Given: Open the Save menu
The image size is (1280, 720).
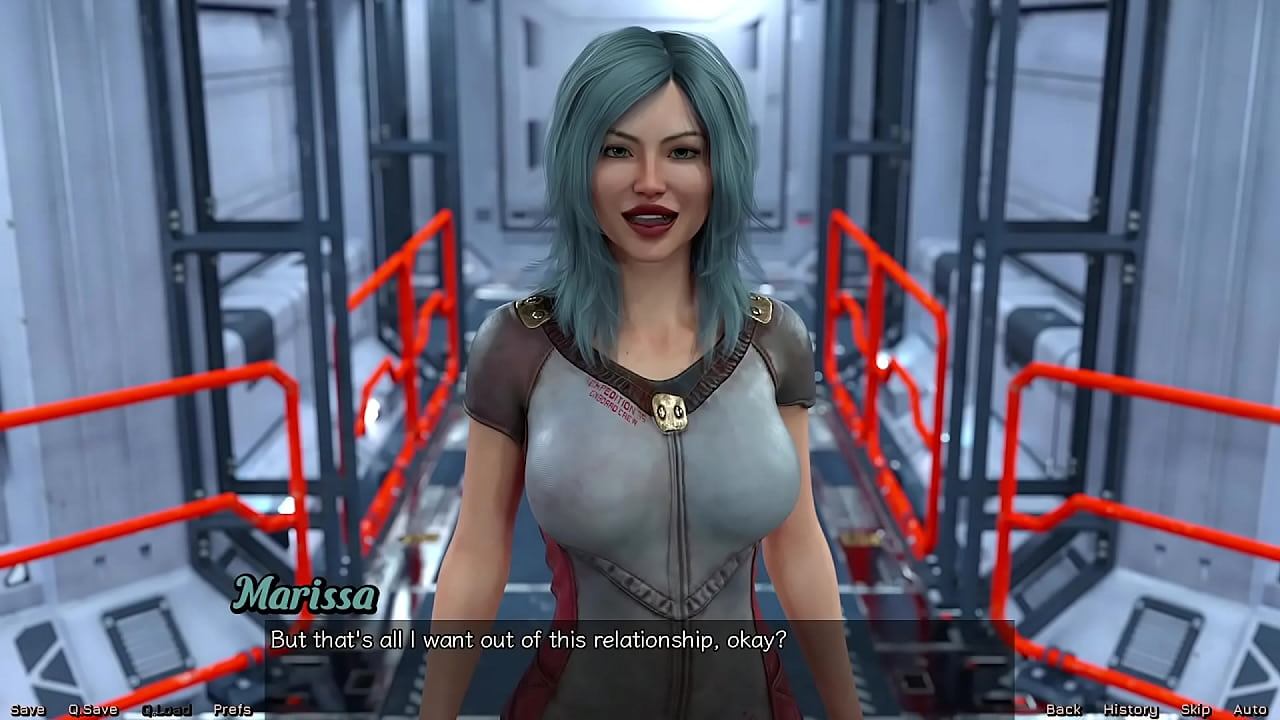Looking at the screenshot, I should [x=28, y=710].
